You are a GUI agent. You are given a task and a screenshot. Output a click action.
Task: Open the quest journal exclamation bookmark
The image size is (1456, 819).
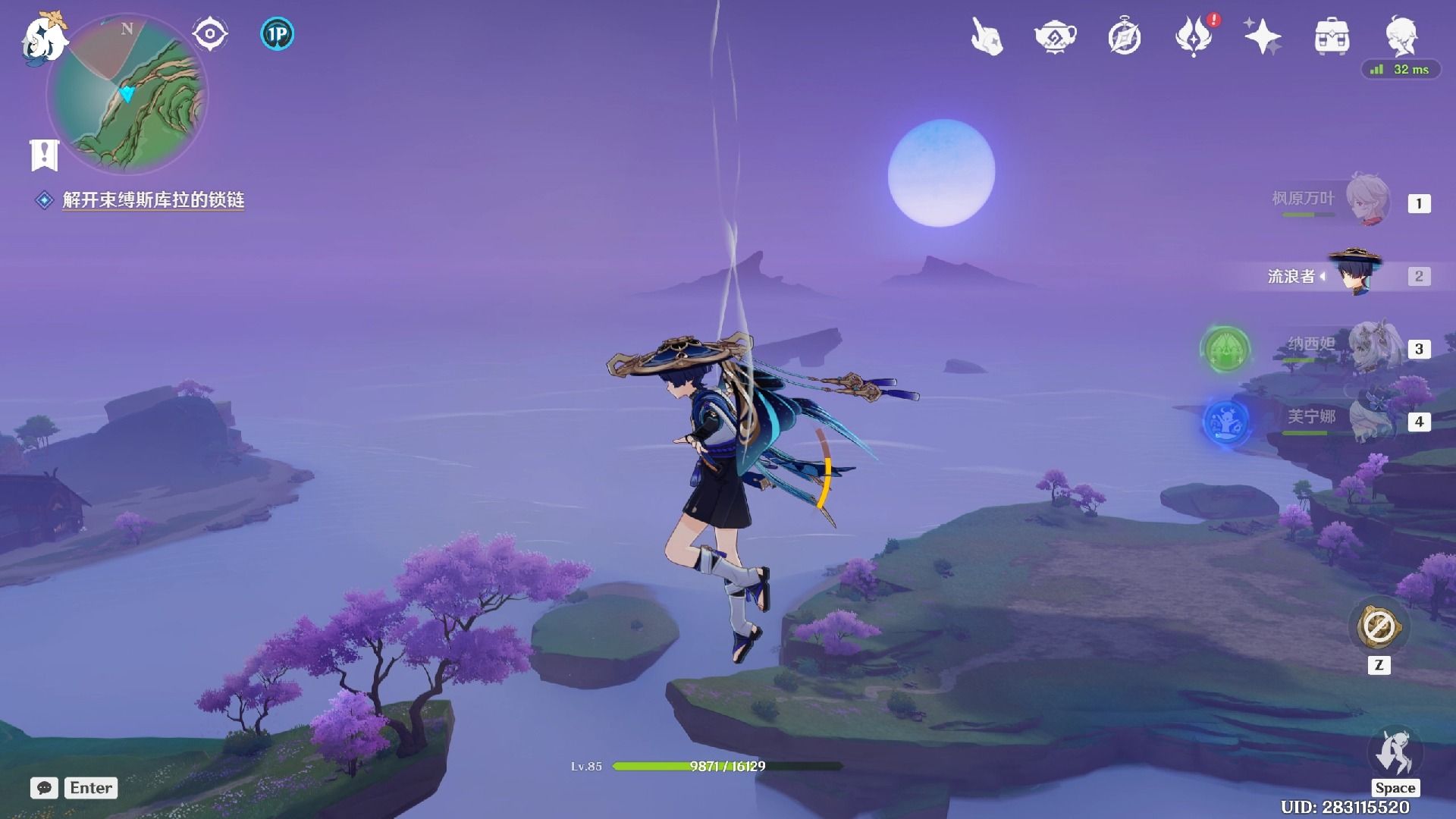[x=44, y=155]
